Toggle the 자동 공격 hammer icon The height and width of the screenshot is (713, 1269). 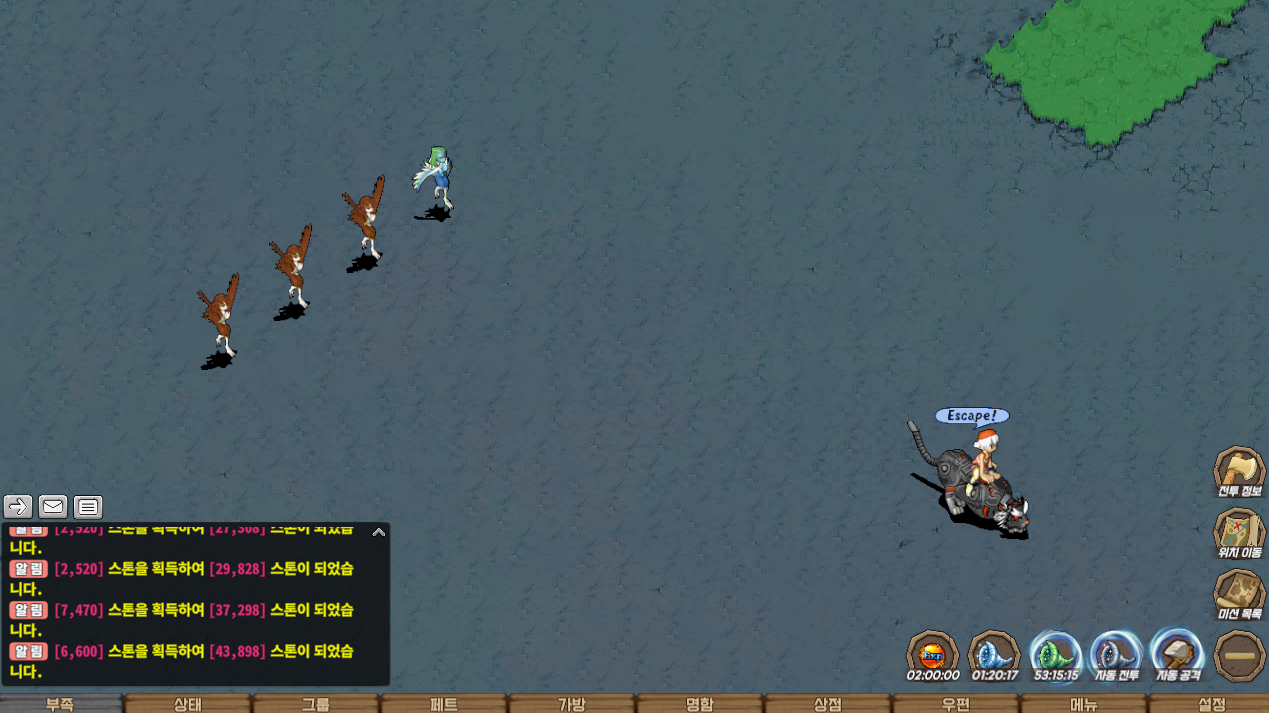click(x=1177, y=655)
